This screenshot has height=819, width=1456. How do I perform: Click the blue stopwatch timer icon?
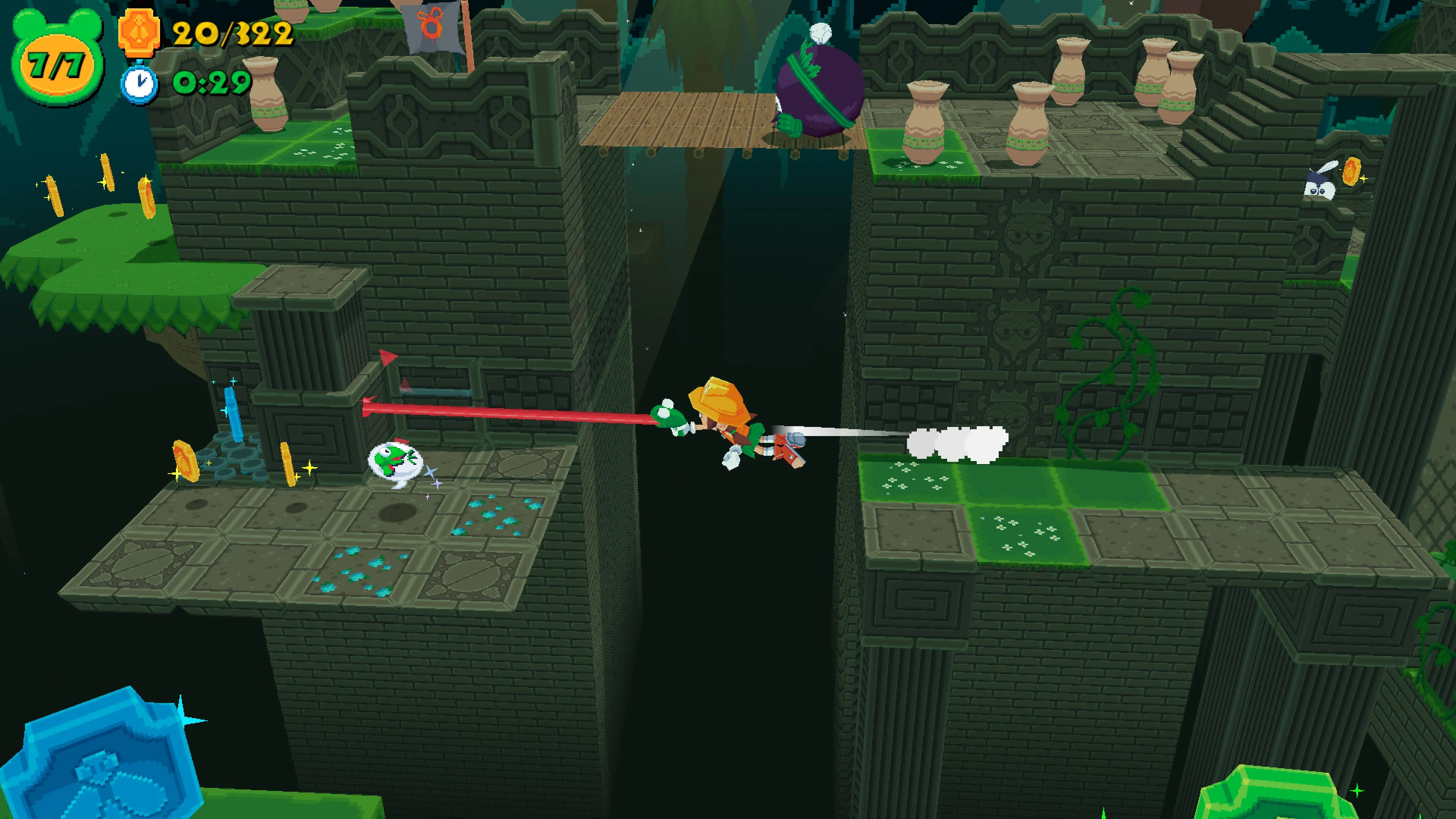pyautogui.click(x=140, y=84)
